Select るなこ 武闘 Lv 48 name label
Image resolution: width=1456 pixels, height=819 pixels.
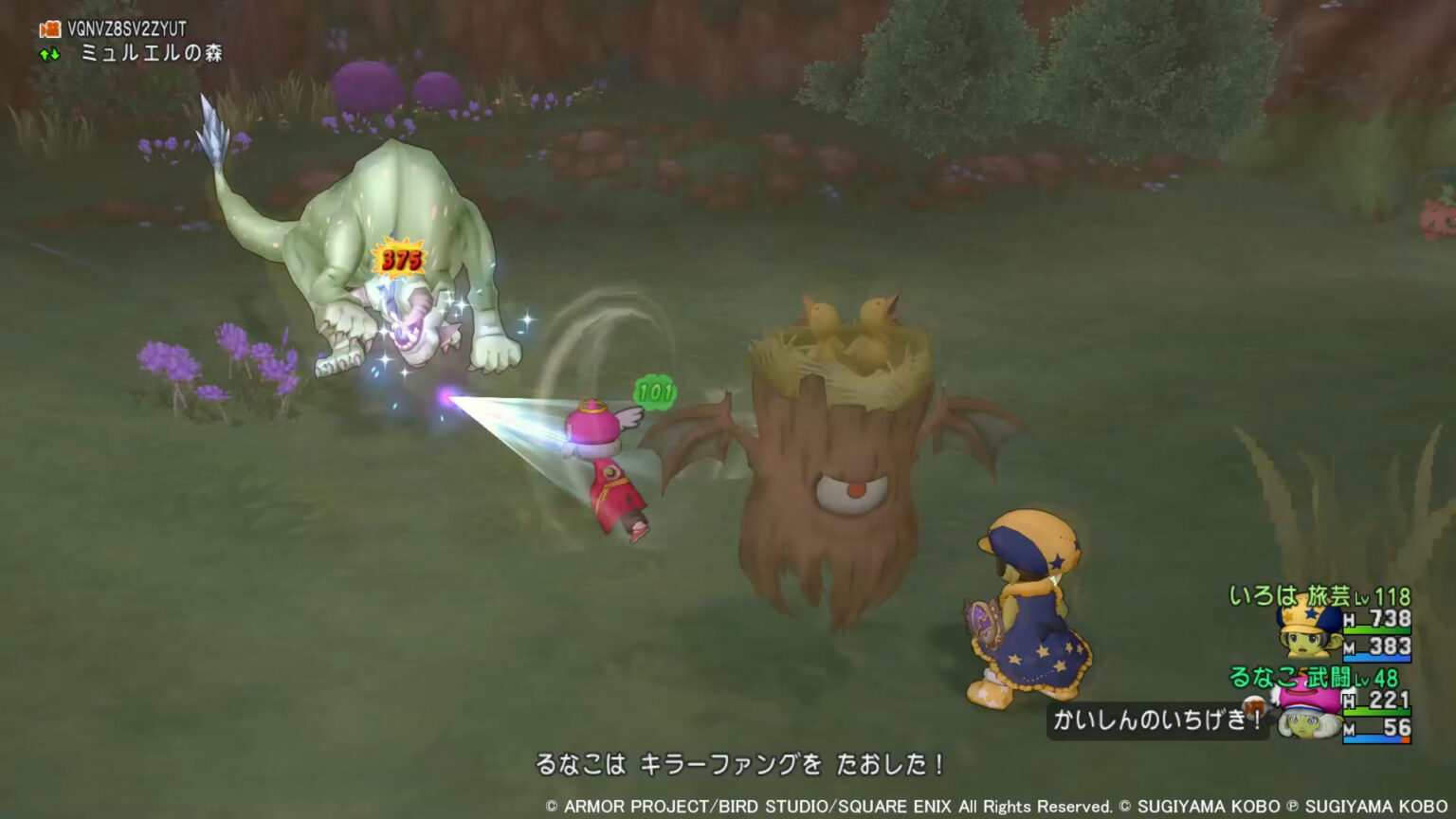1316,679
